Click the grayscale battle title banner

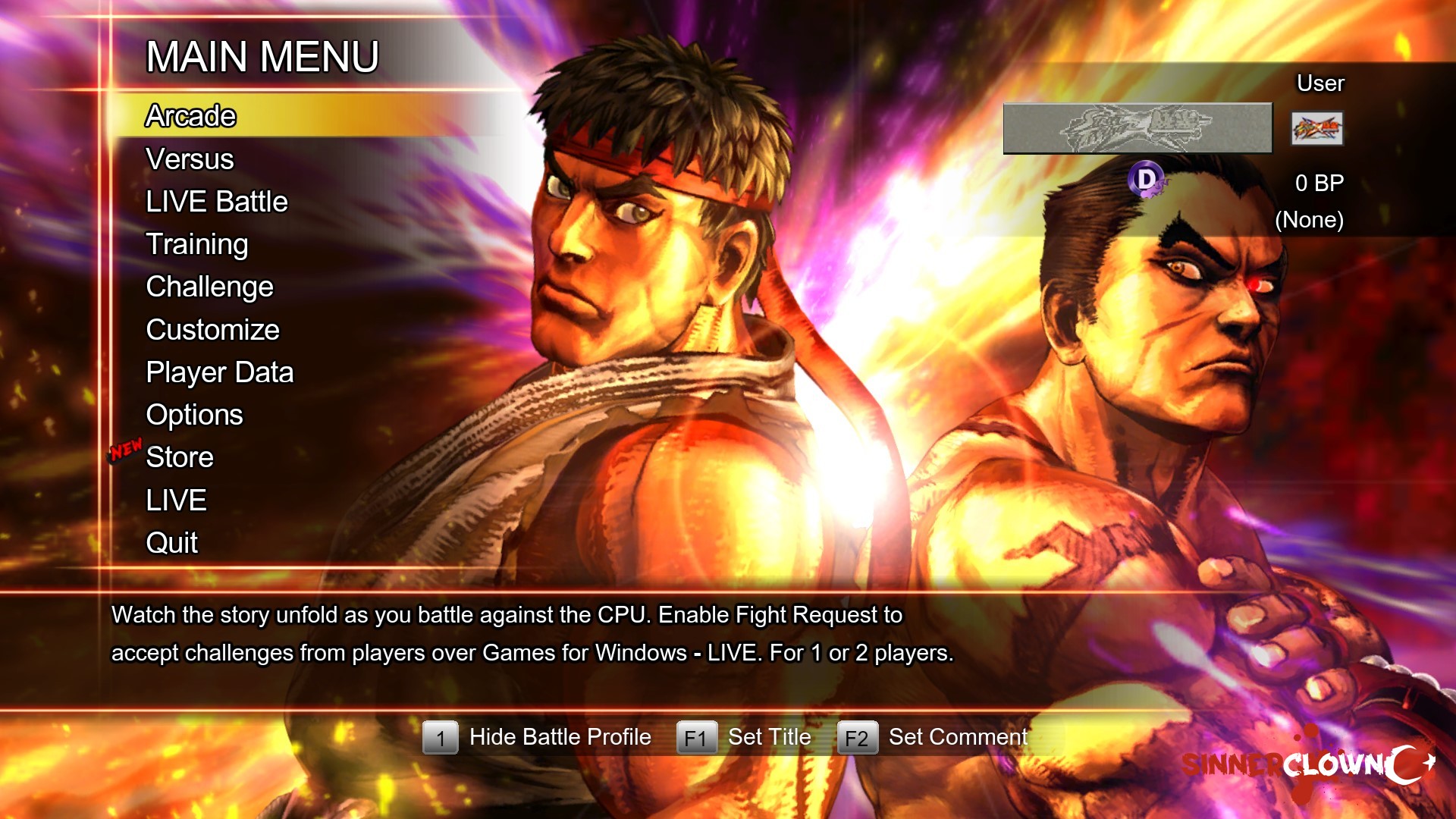(1136, 127)
